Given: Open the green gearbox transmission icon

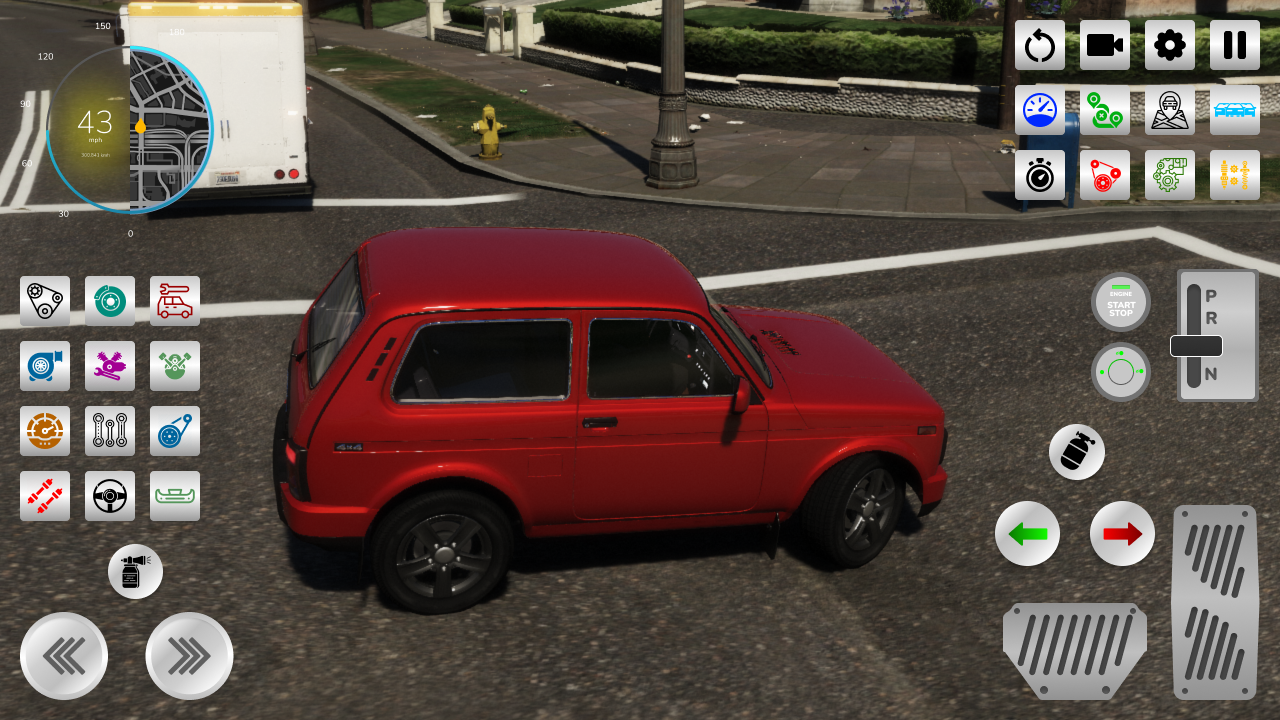Looking at the screenshot, I should (x=1170, y=175).
